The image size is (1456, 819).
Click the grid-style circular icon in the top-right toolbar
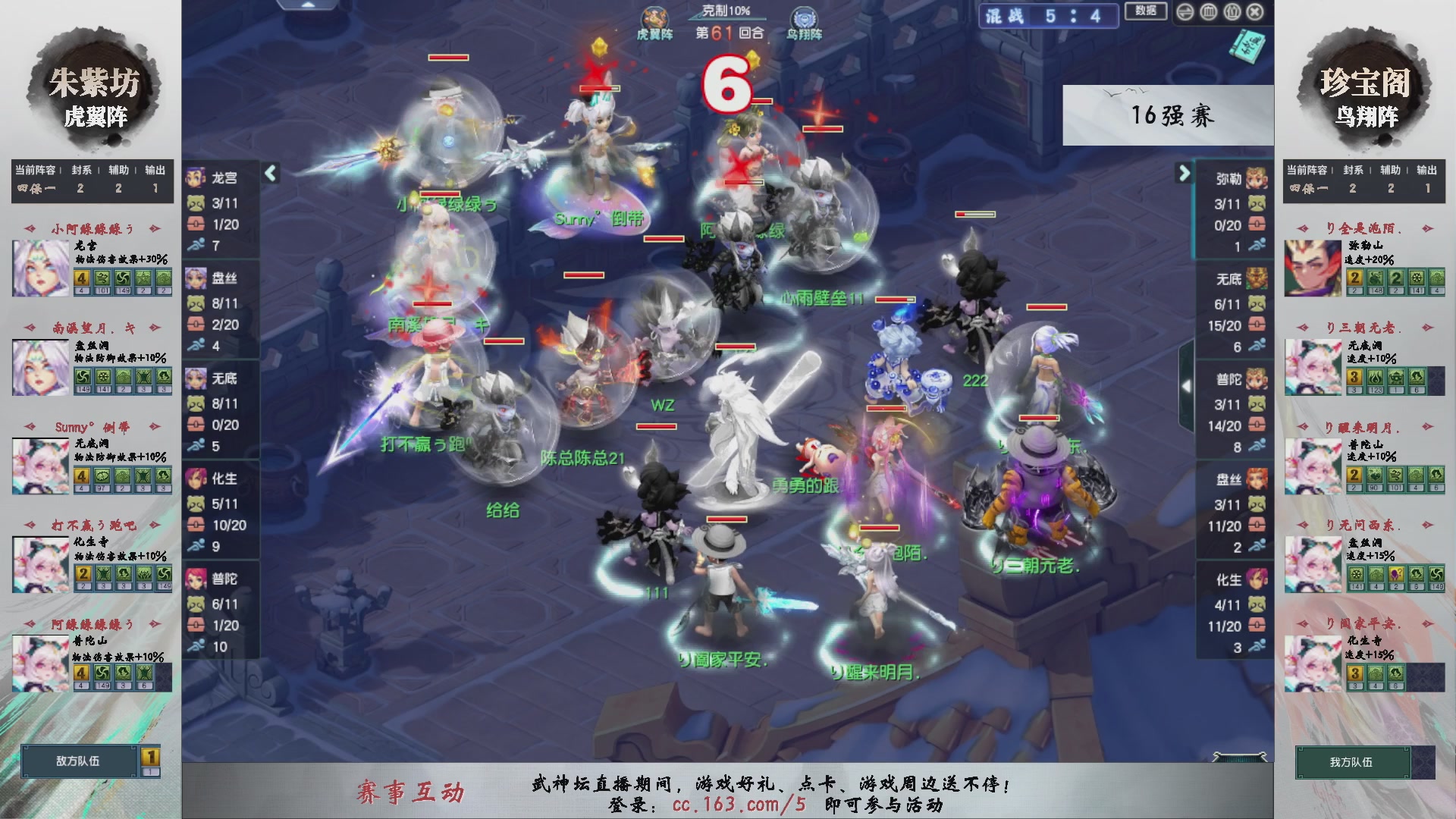pyautogui.click(x=1208, y=12)
